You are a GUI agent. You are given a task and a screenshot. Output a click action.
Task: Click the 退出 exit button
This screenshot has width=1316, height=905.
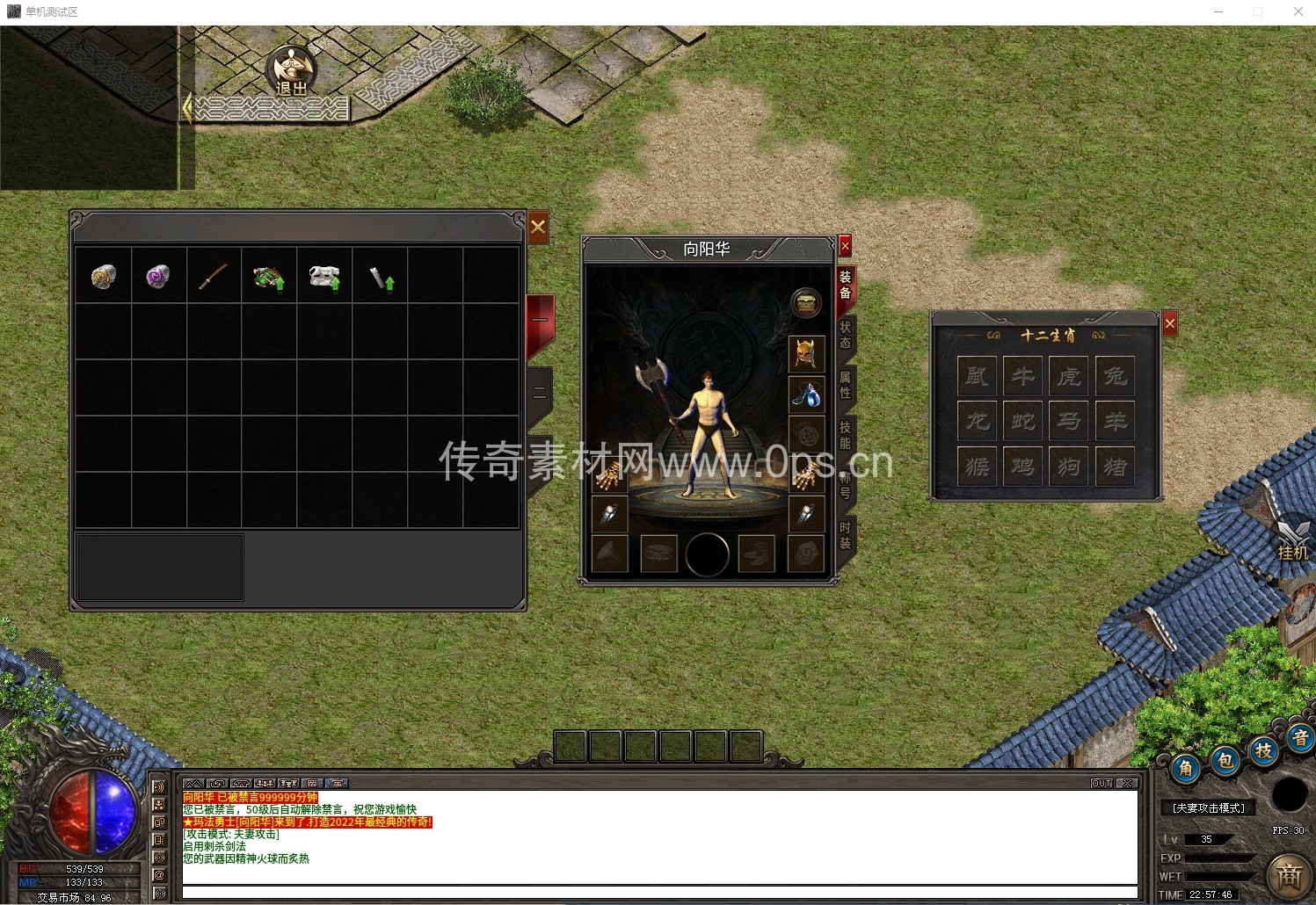pos(292,72)
